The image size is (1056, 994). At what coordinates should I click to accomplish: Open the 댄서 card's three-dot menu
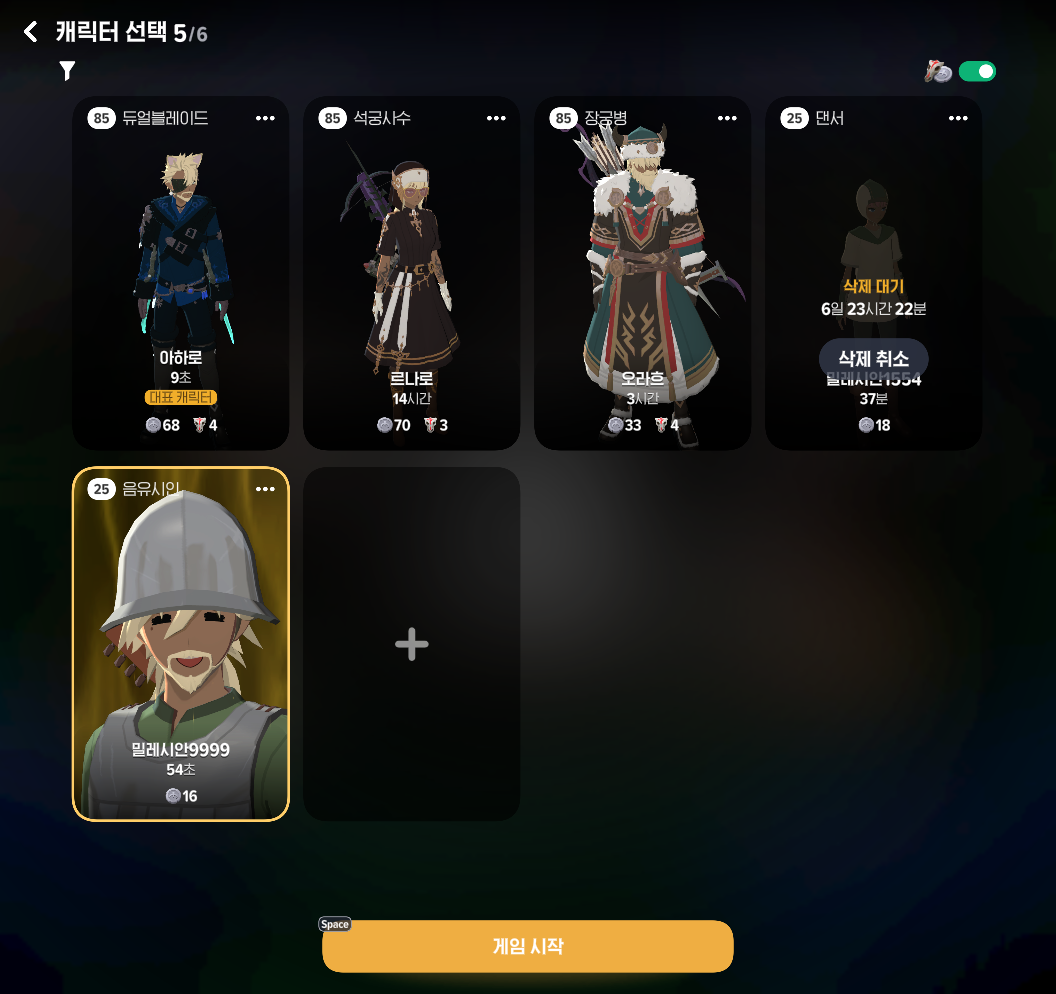coord(958,118)
